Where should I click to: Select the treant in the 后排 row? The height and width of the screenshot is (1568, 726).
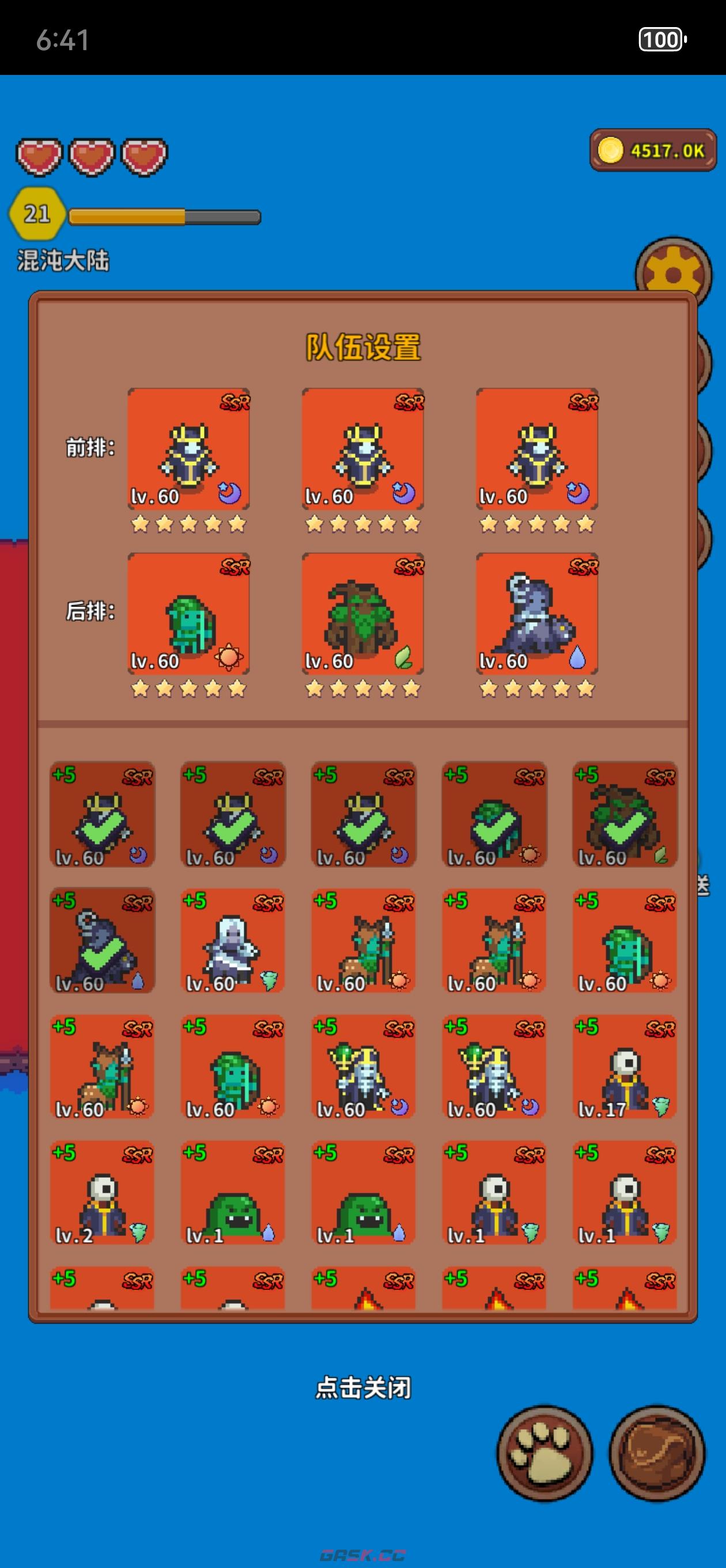click(362, 613)
